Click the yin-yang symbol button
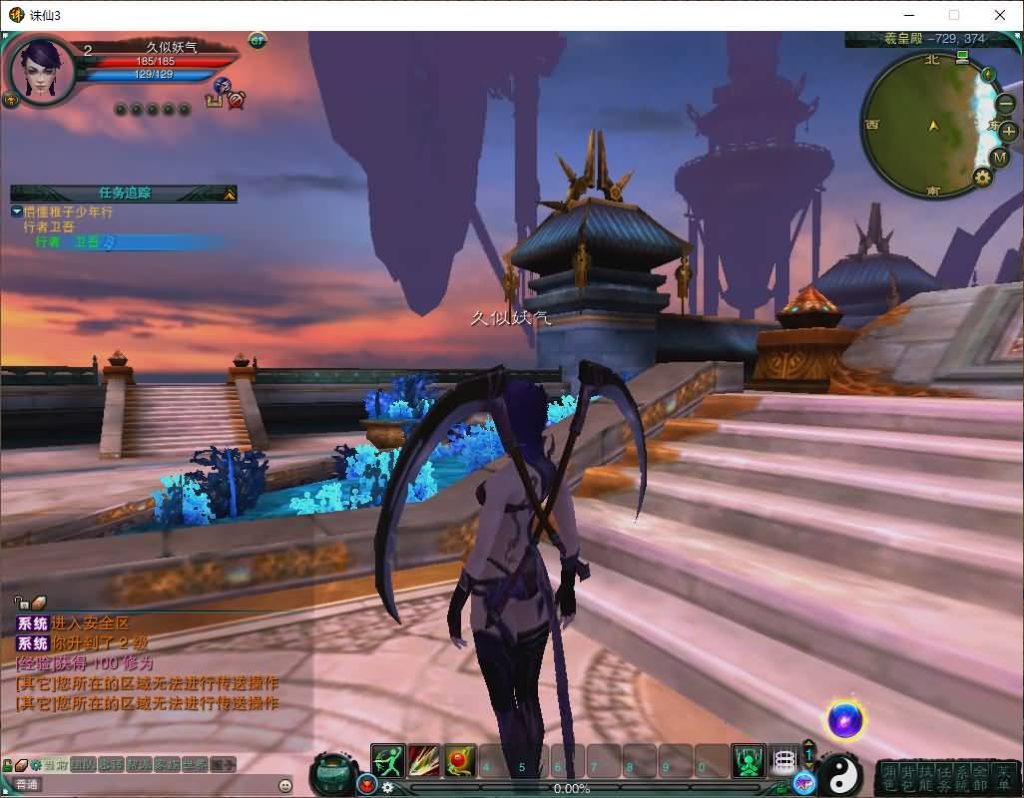This screenshot has width=1024, height=798. pyautogui.click(x=839, y=774)
